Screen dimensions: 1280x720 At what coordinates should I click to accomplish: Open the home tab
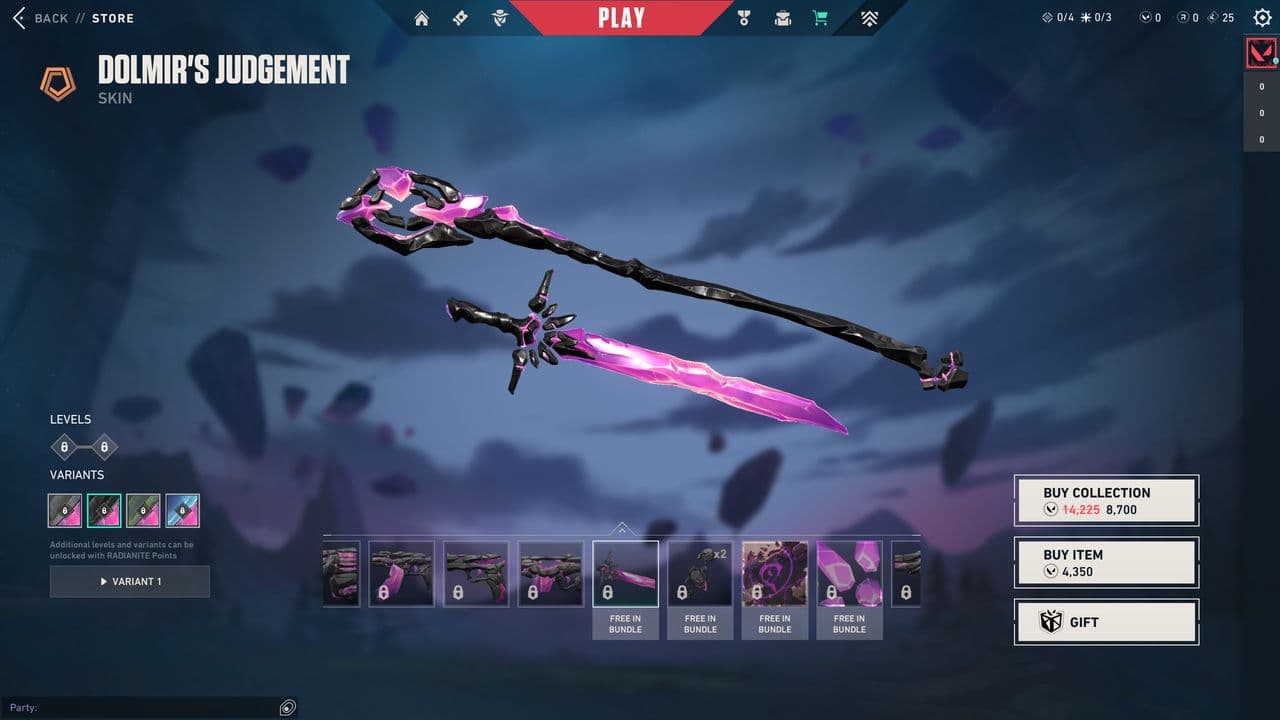pos(422,18)
